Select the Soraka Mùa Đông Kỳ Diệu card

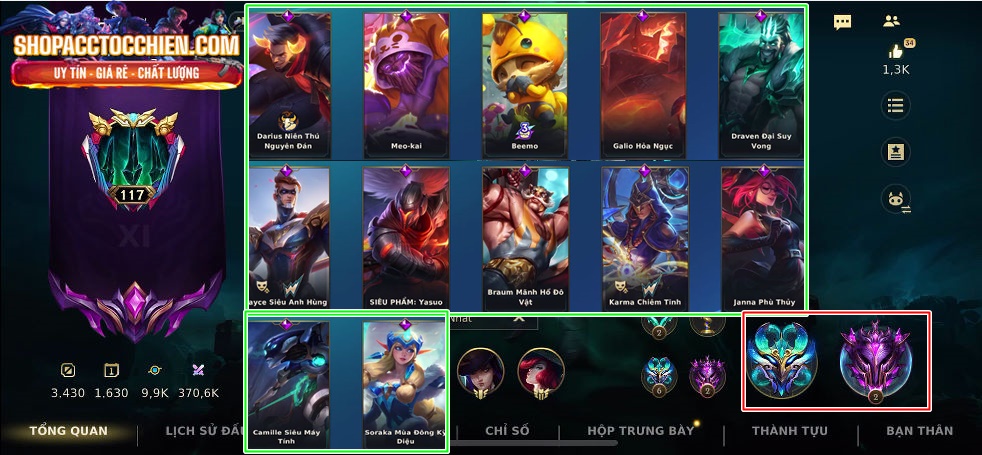click(404, 382)
